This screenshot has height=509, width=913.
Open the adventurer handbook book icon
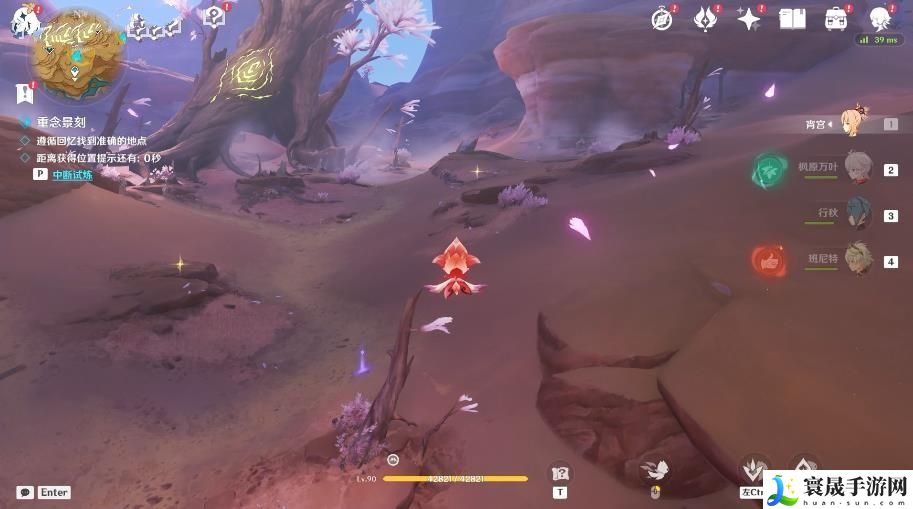[792, 17]
